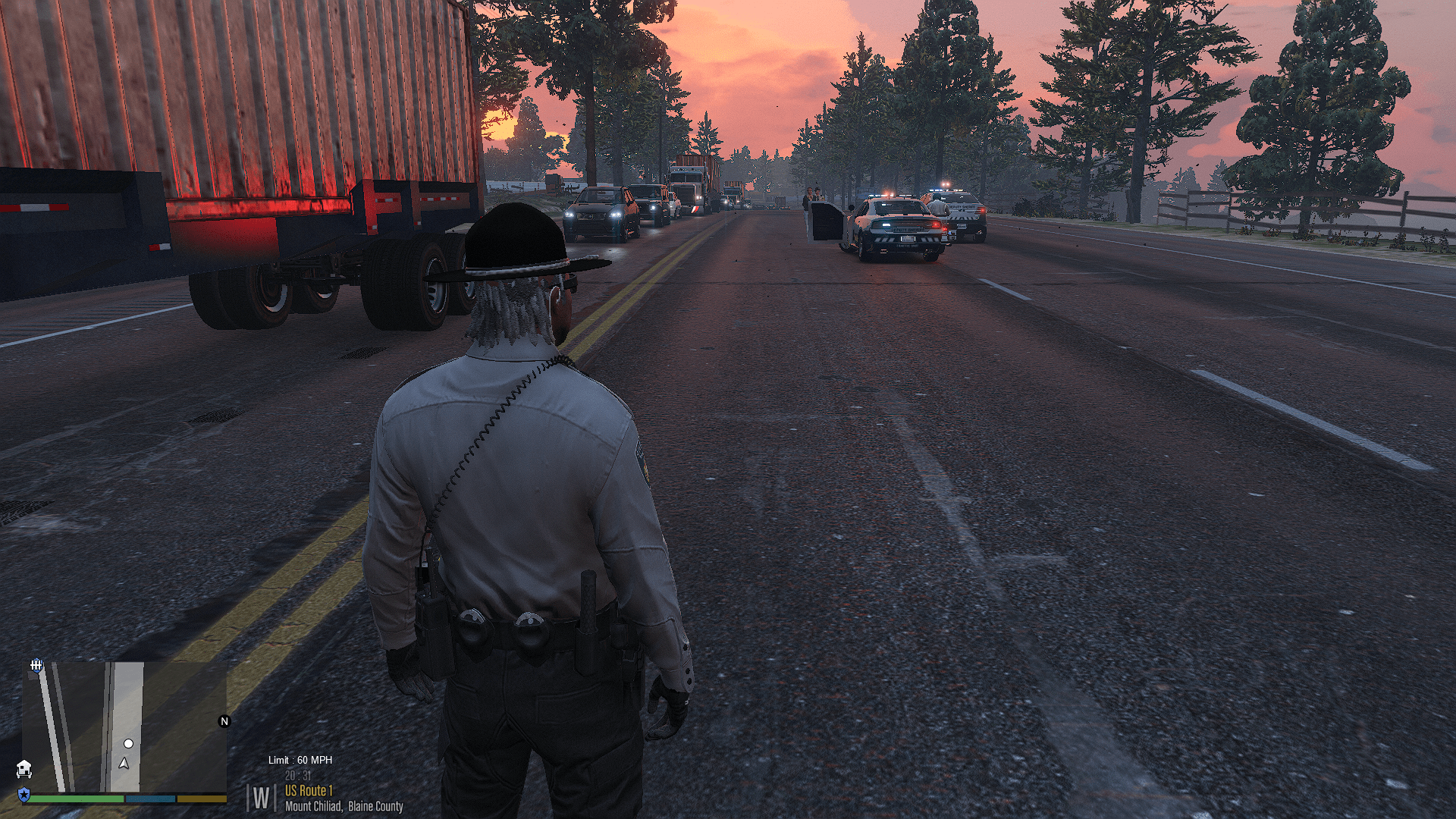1456x819 pixels.
Task: Click the player arrow on the minimap
Action: (x=124, y=763)
